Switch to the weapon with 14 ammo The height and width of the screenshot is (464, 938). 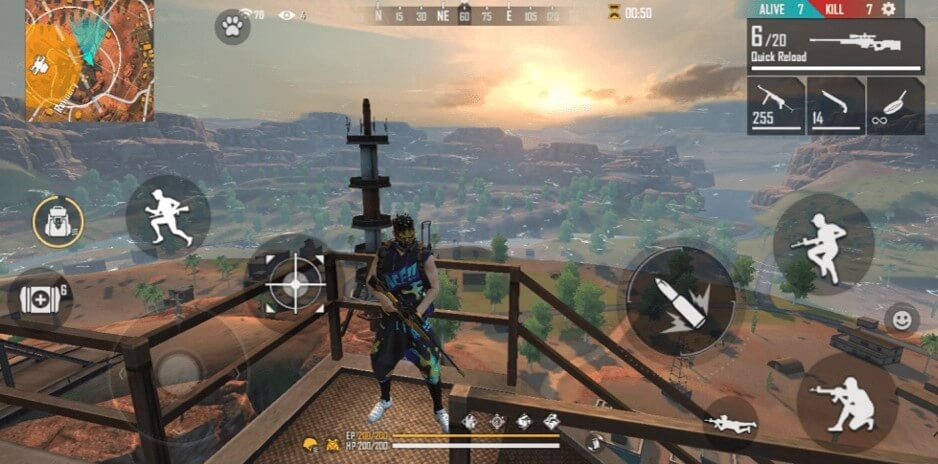tap(834, 105)
